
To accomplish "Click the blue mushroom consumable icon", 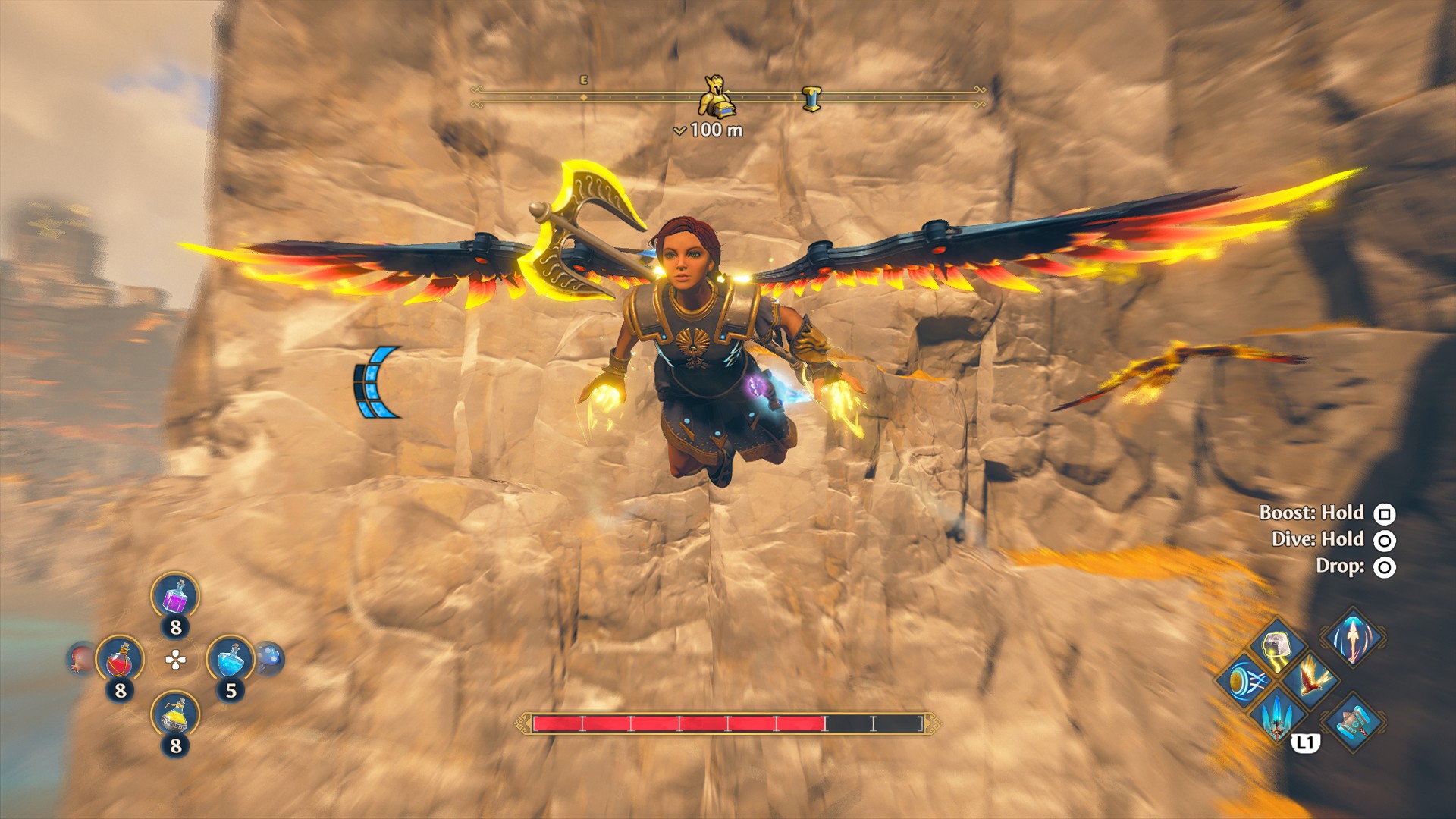I will coord(268,661).
